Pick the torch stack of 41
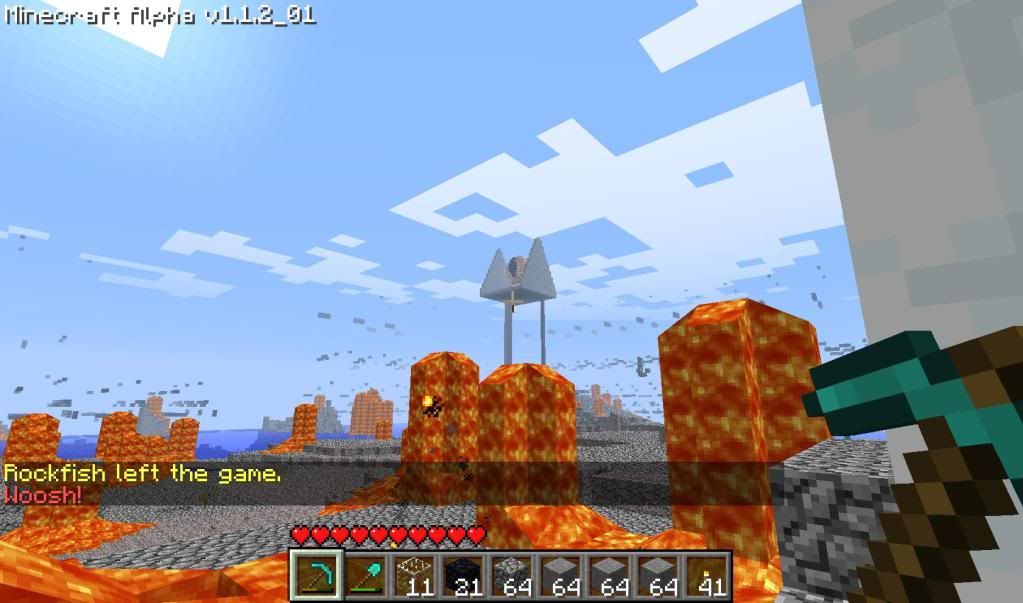1023x603 pixels. tap(705, 576)
